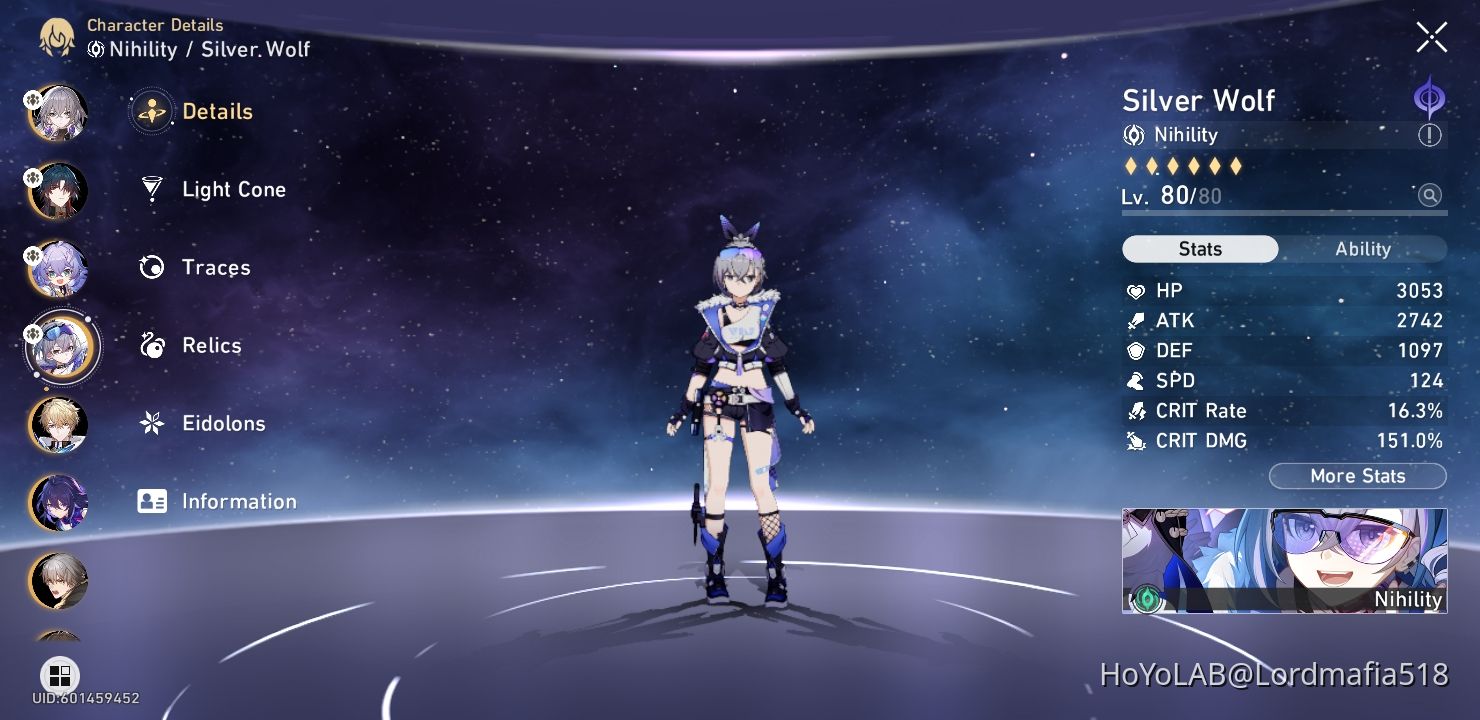This screenshot has height=720, width=1480.
Task: Open the magnifier search icon under the level
Action: [1430, 196]
